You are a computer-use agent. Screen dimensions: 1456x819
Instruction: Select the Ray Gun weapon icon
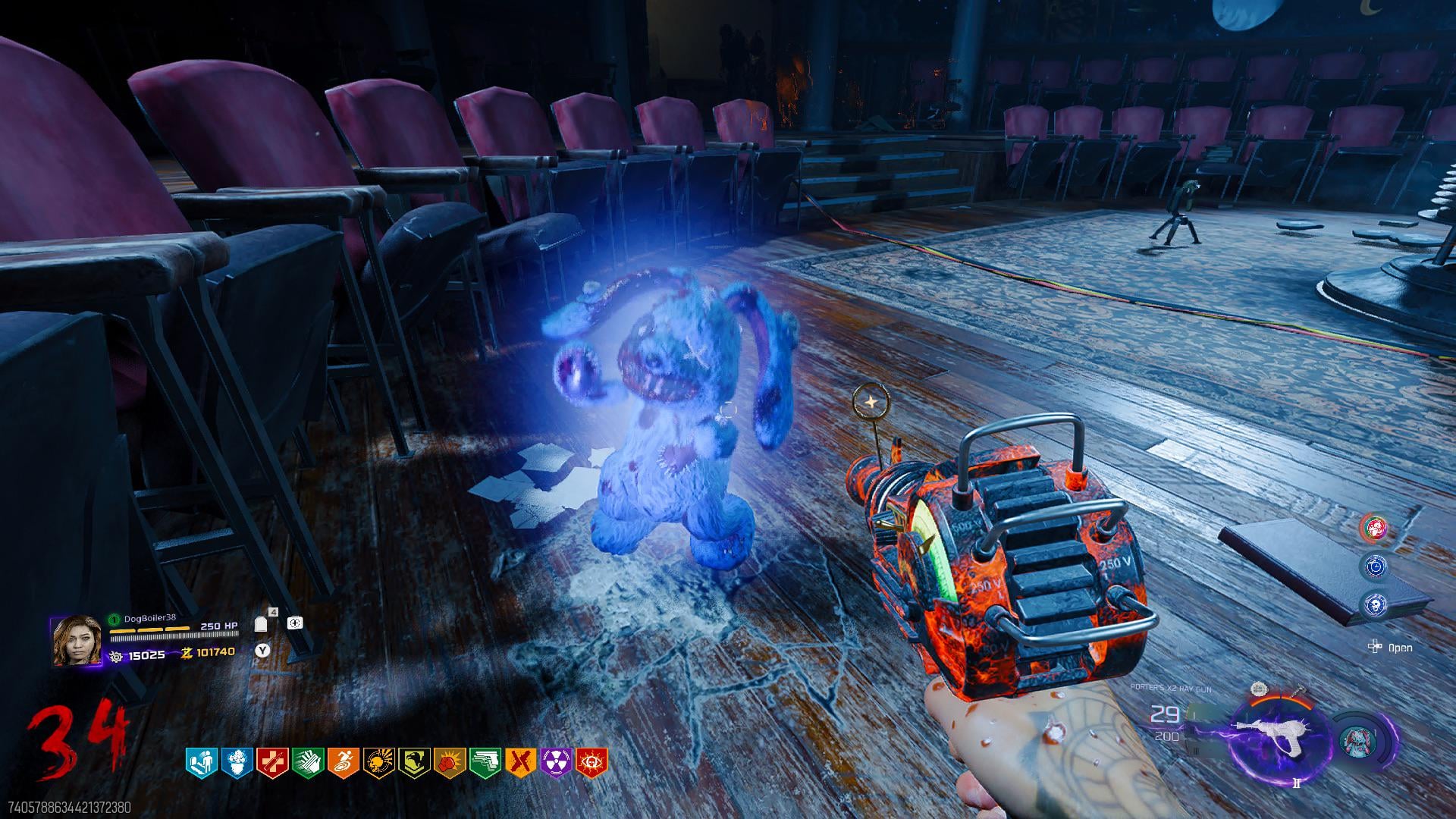click(1280, 732)
